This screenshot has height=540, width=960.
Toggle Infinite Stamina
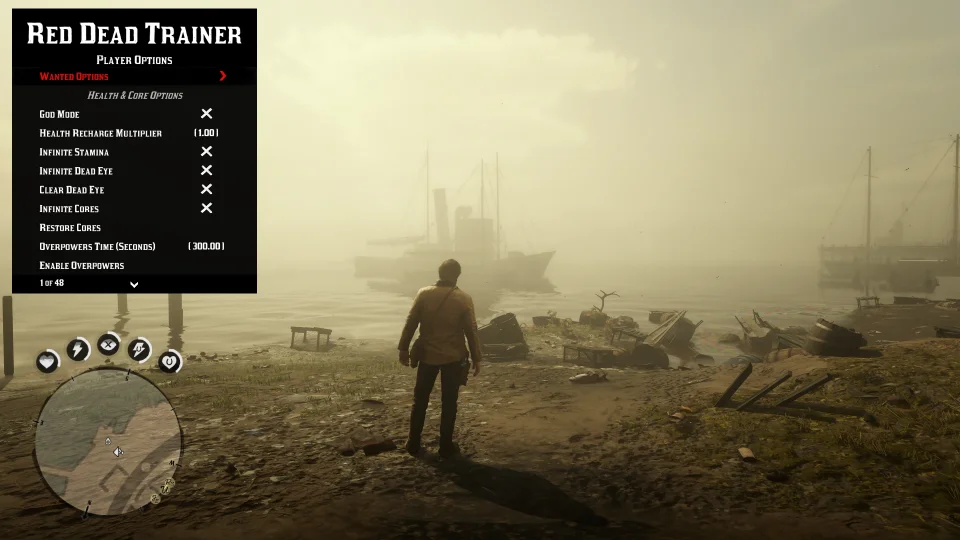[206, 152]
